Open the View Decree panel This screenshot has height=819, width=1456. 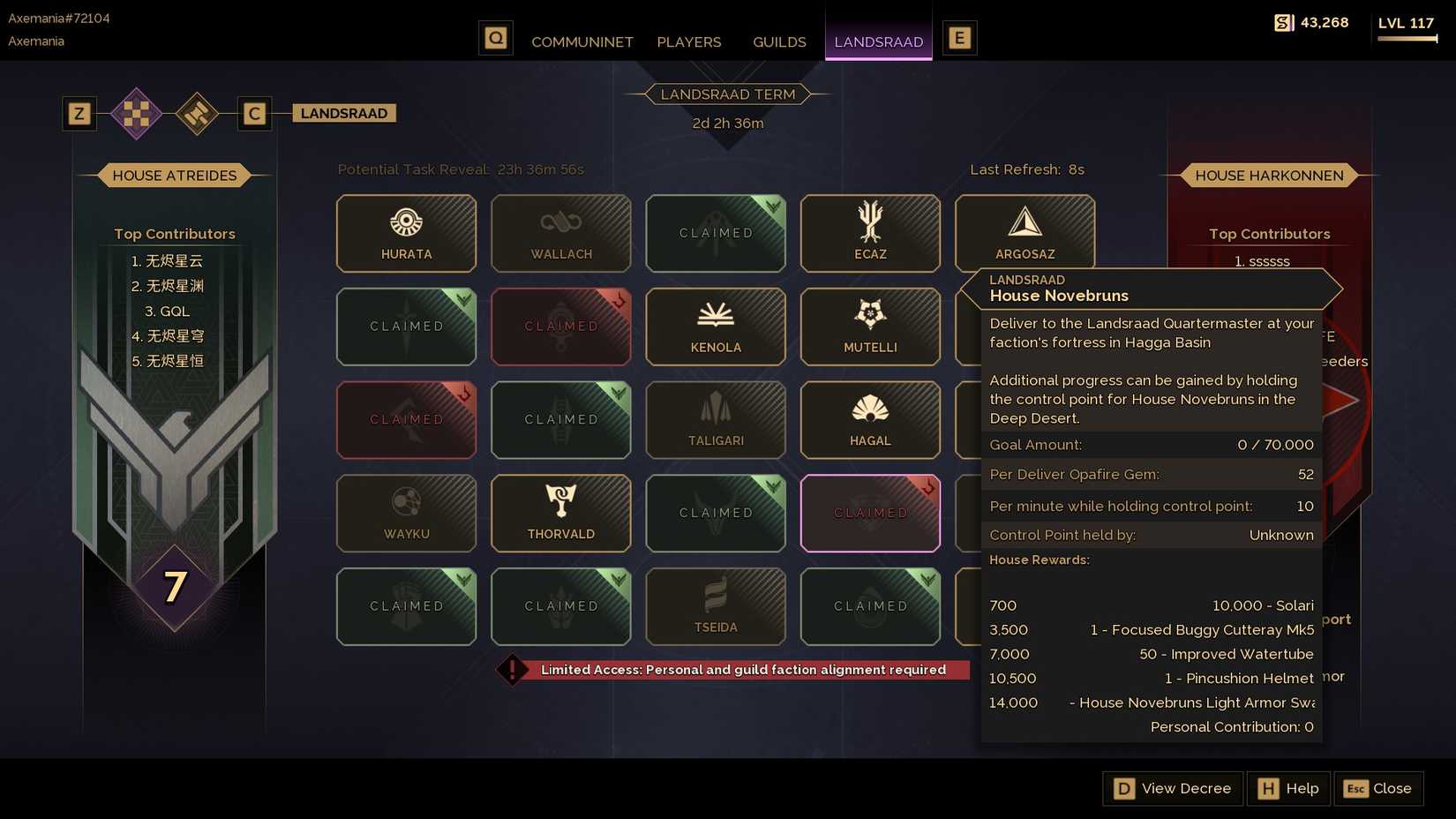[x=1172, y=788]
